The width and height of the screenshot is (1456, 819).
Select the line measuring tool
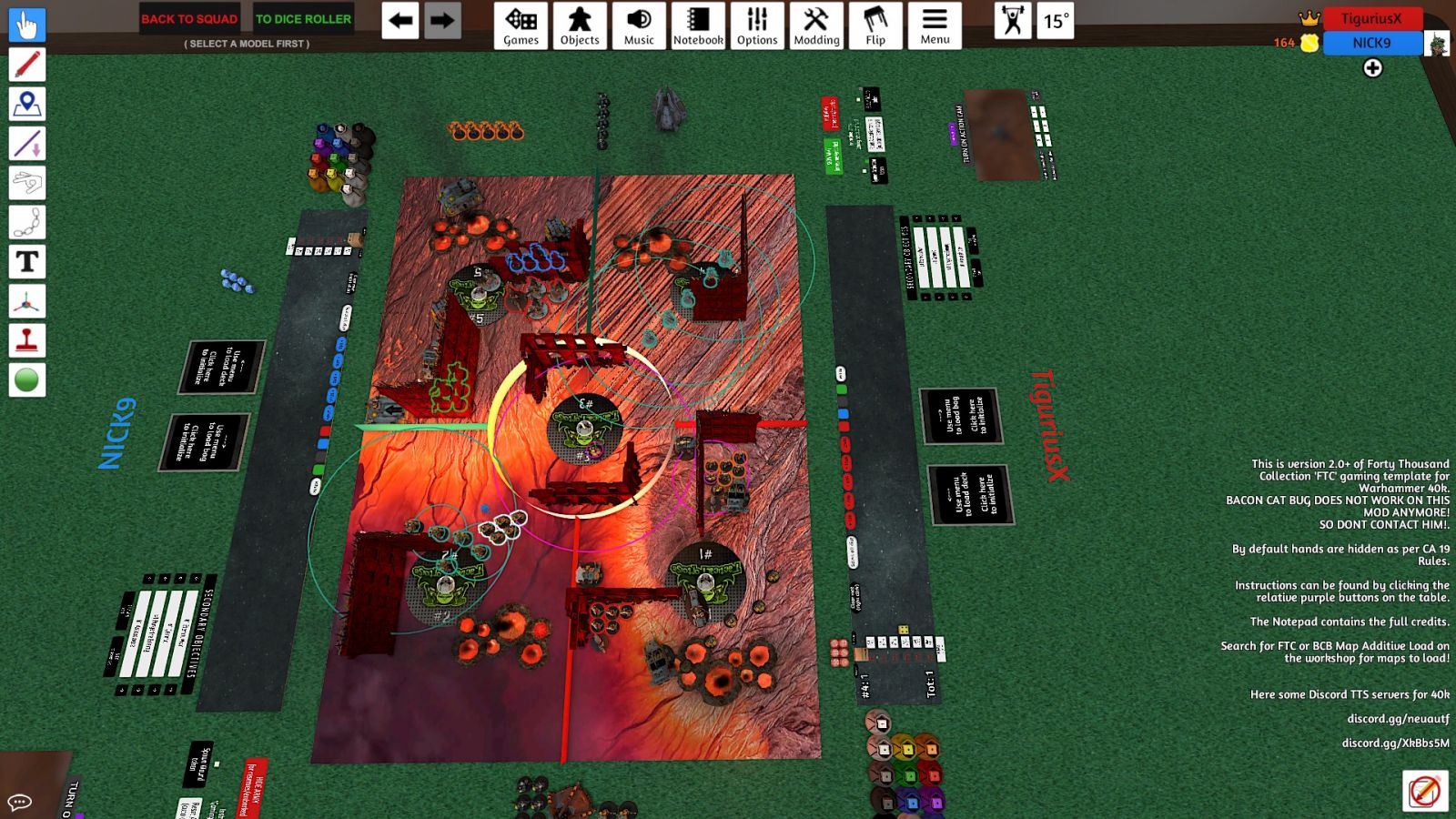[27, 144]
